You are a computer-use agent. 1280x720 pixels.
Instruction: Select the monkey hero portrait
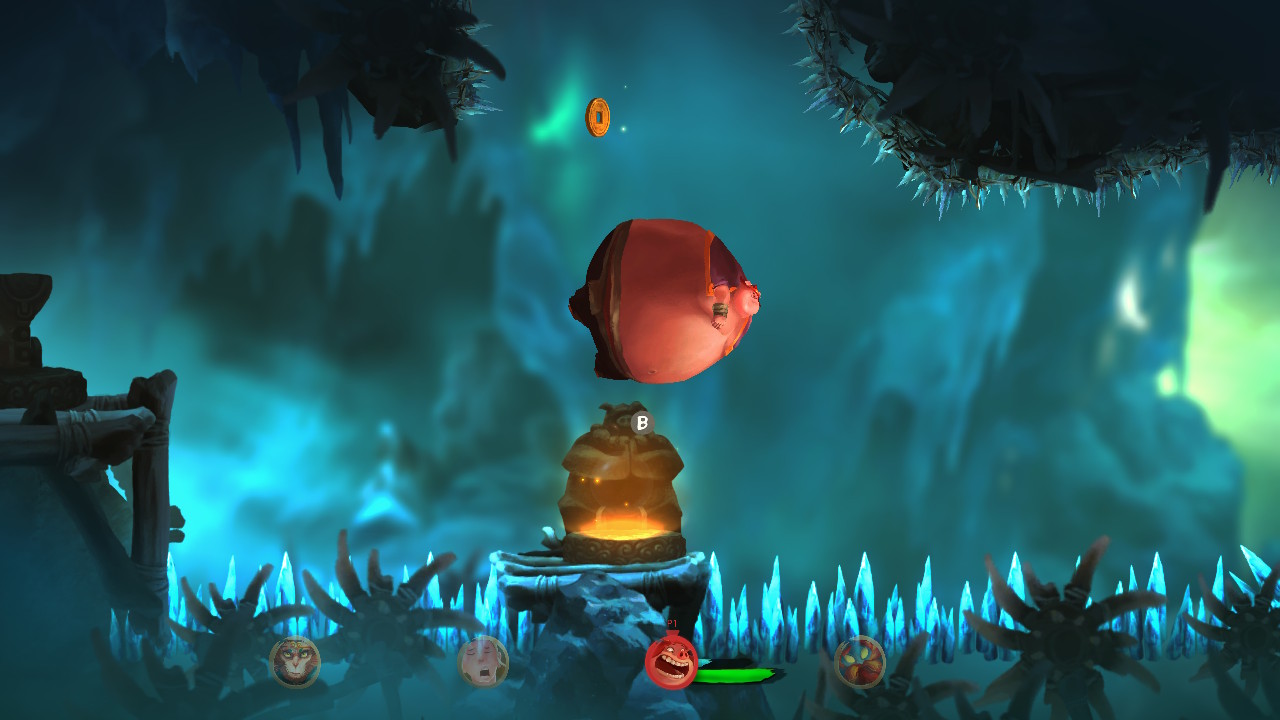pyautogui.click(x=295, y=662)
